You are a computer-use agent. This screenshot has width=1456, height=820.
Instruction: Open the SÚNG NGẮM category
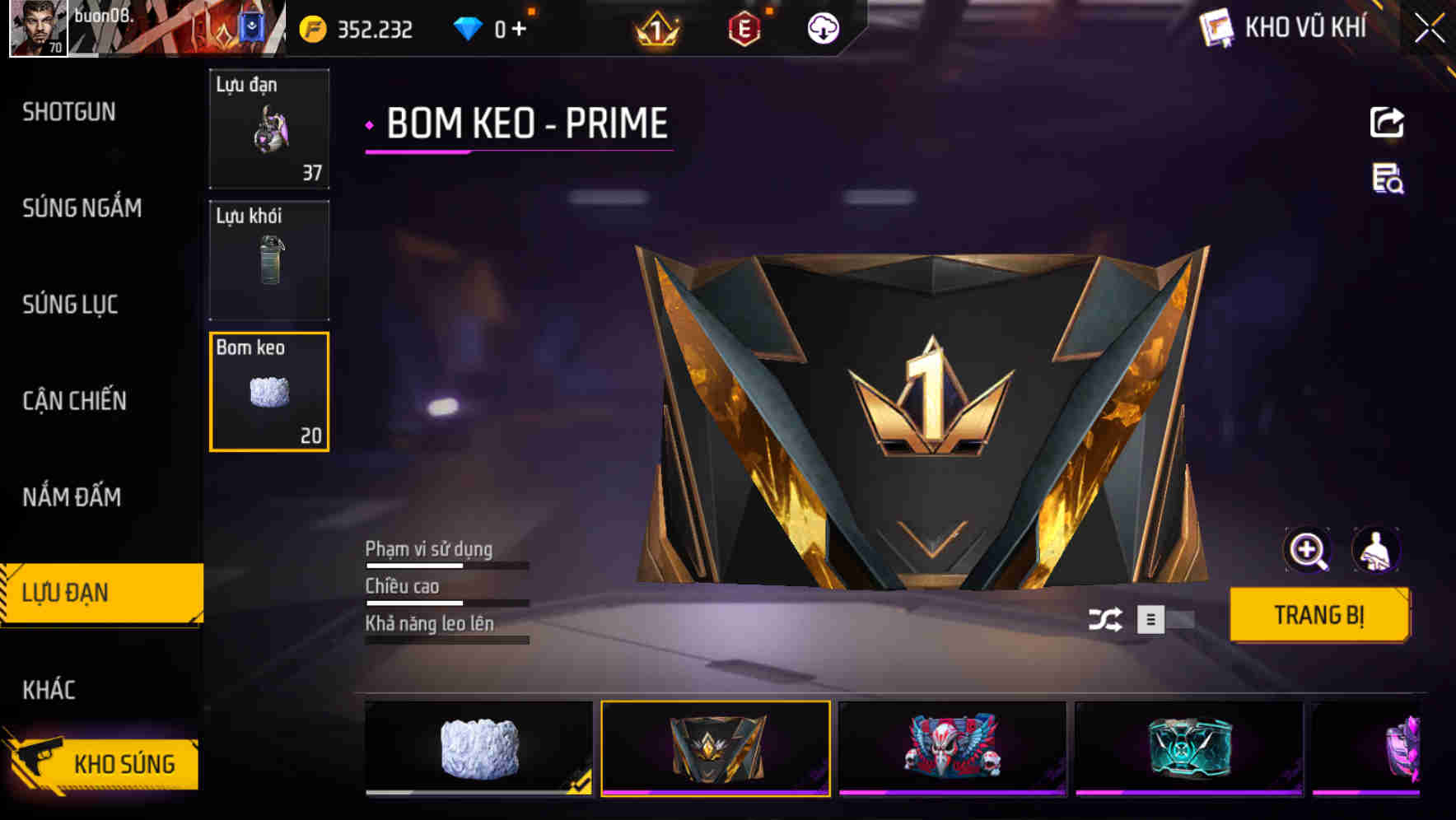tap(82, 208)
